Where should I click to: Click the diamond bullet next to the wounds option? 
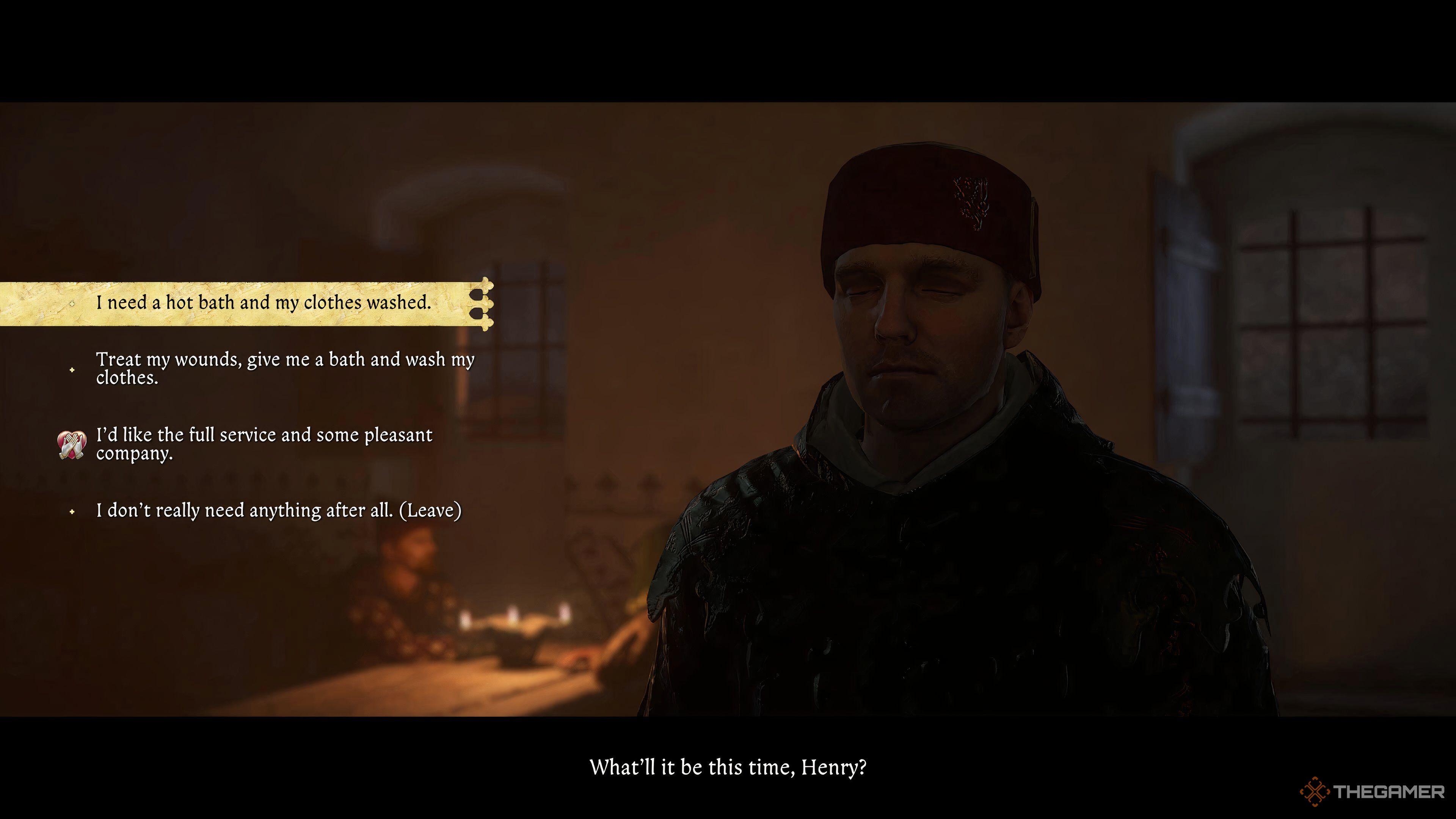tap(72, 370)
